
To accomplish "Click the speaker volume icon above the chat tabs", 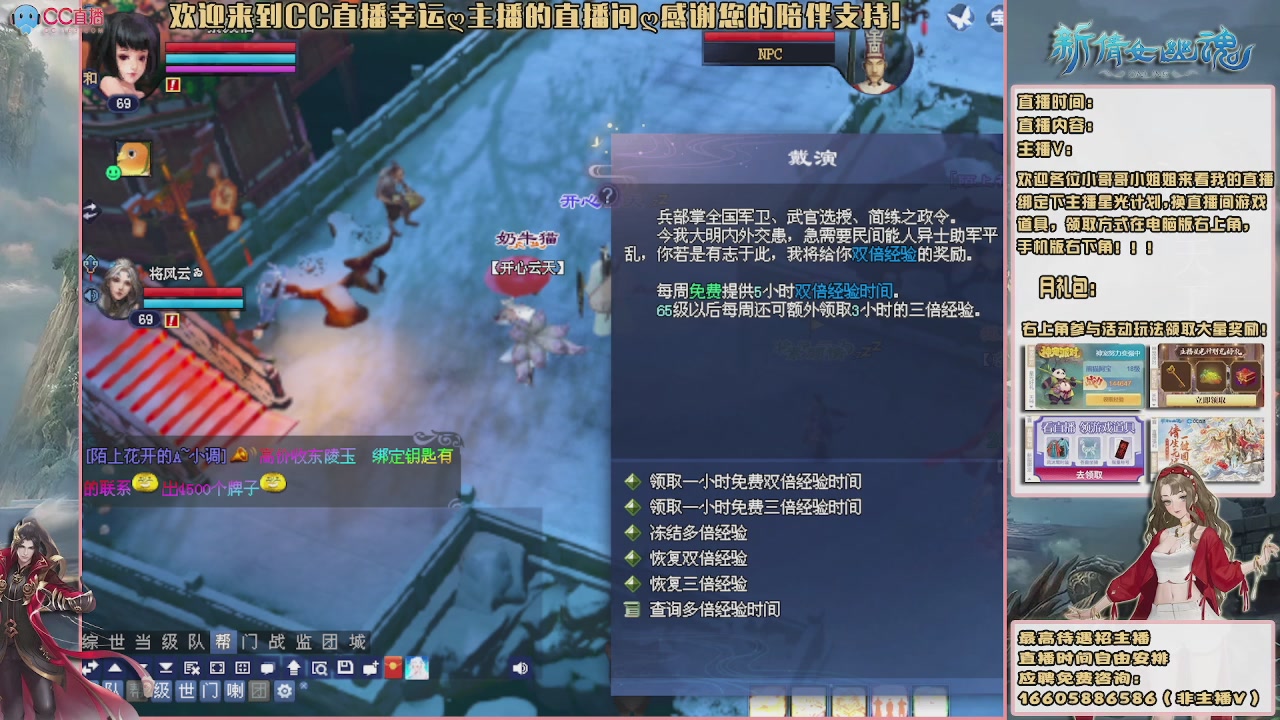I will point(520,669).
